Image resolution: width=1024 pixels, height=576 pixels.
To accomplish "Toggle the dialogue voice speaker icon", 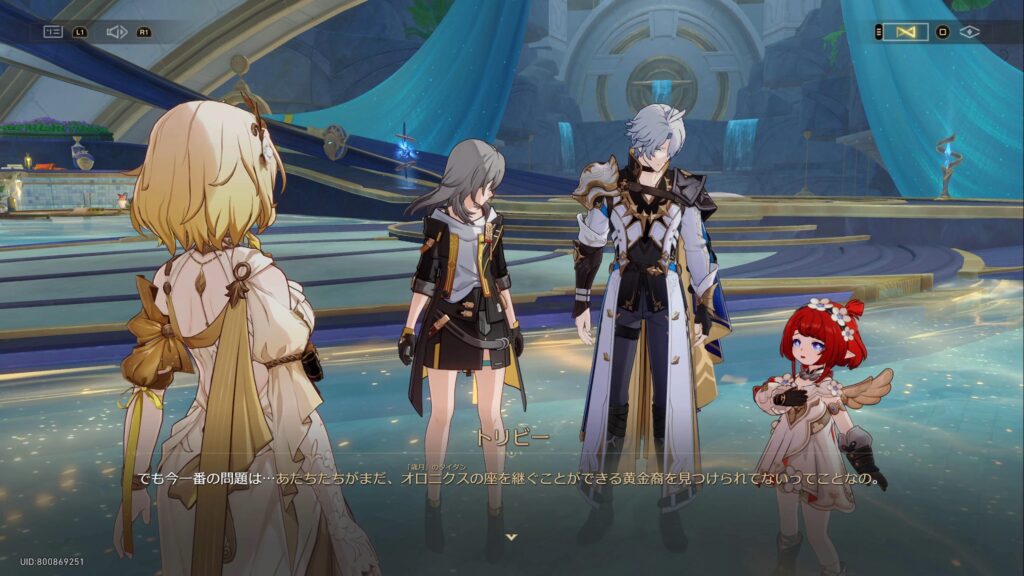I will click(116, 32).
